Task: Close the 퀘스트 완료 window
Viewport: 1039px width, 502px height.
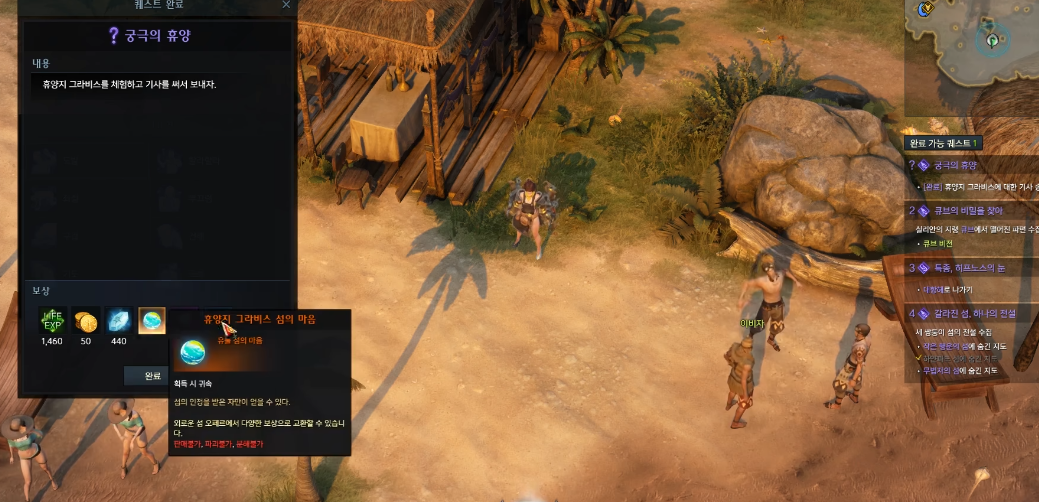Action: tap(286, 5)
